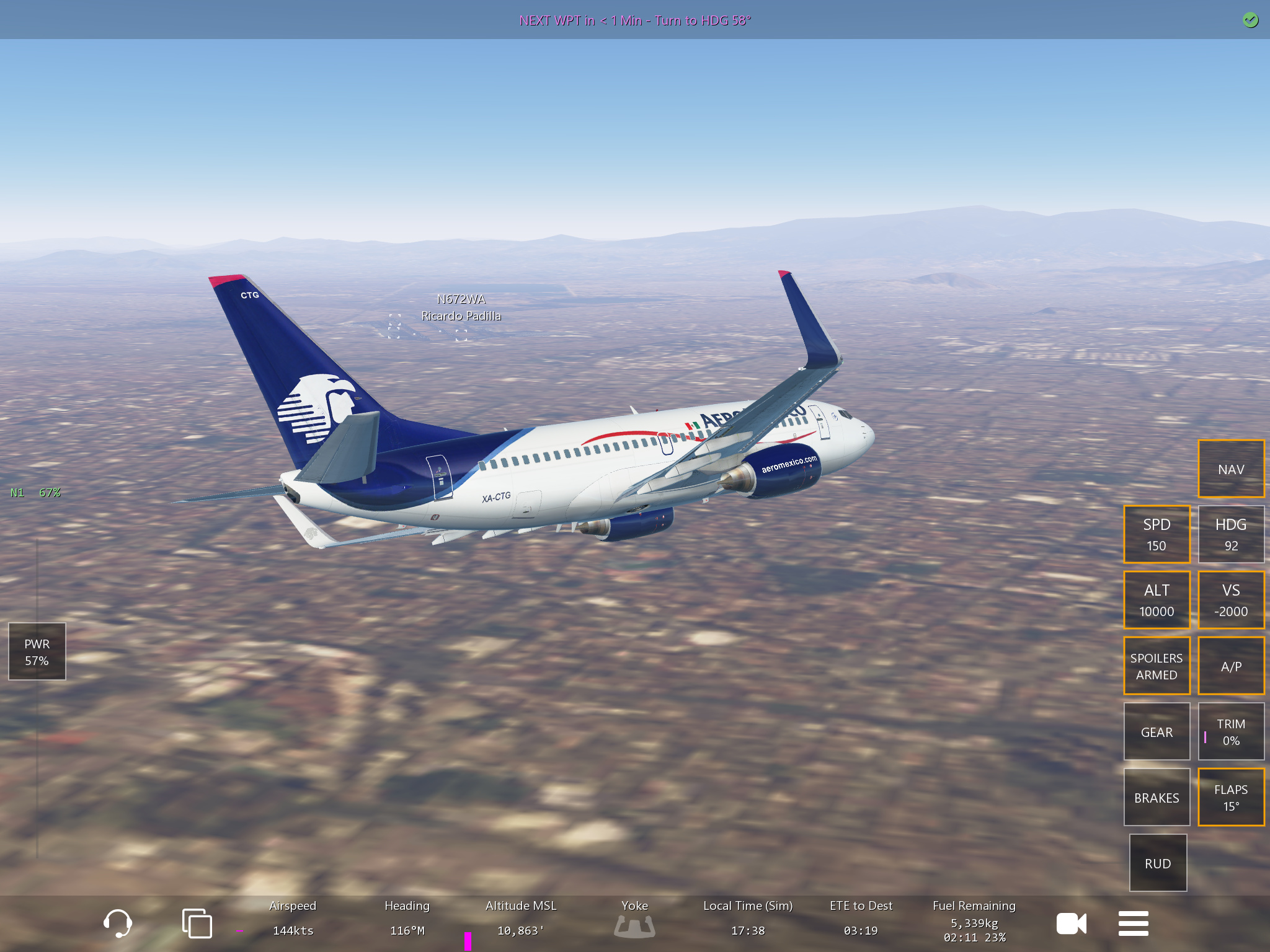Lower the landing GEAR

click(x=1156, y=731)
